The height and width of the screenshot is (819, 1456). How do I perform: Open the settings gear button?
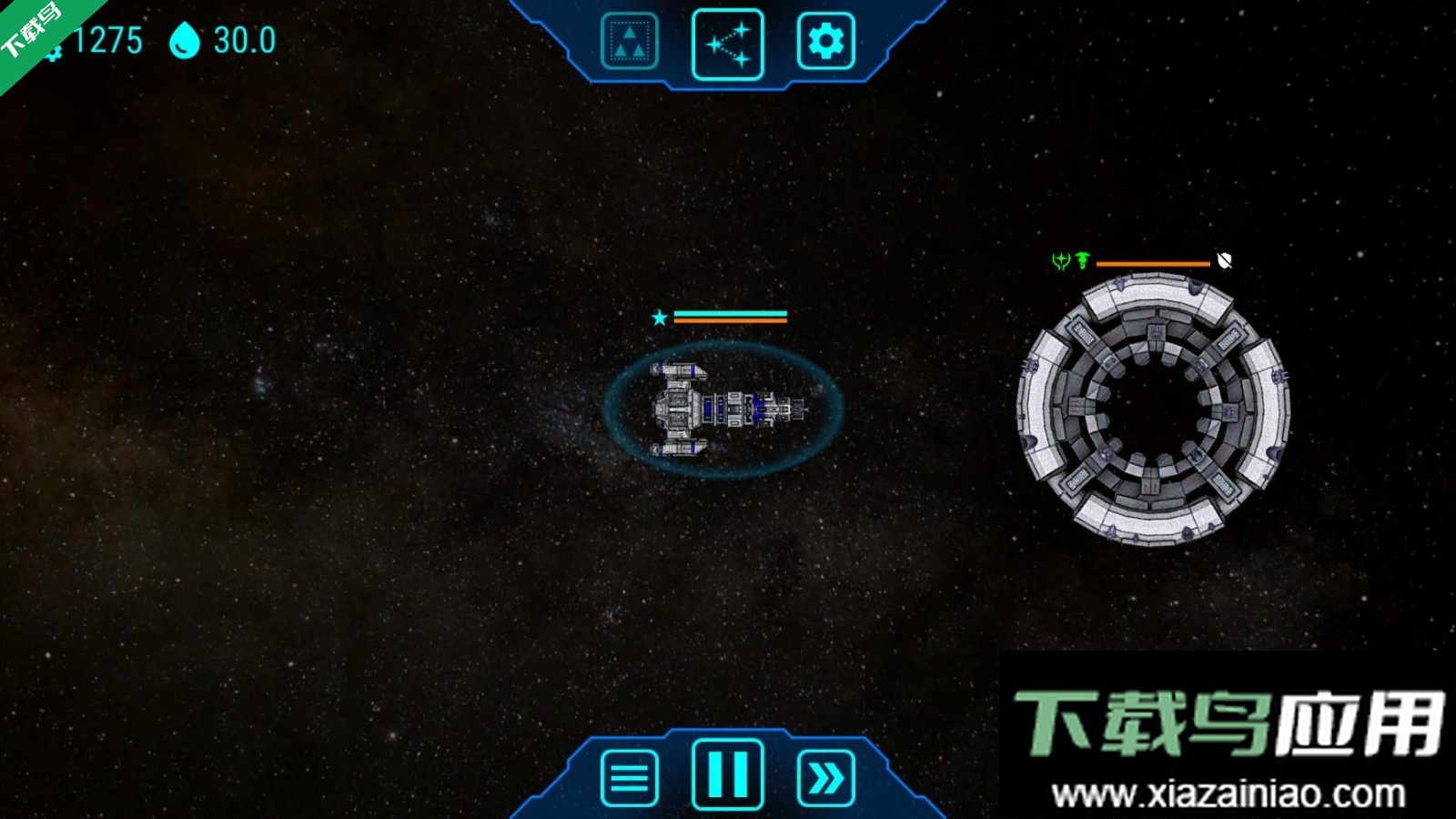825,42
